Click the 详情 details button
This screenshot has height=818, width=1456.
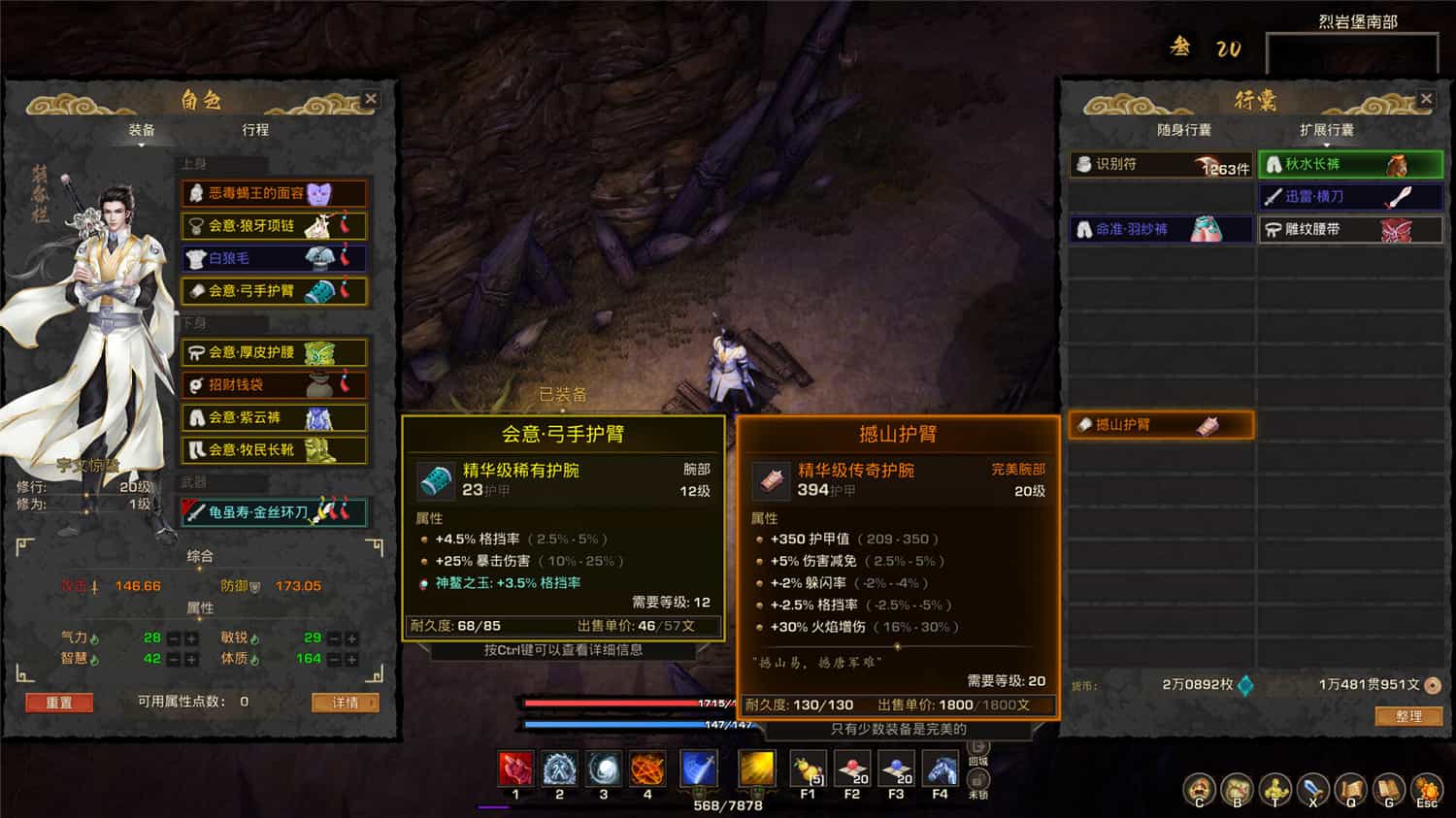click(345, 703)
